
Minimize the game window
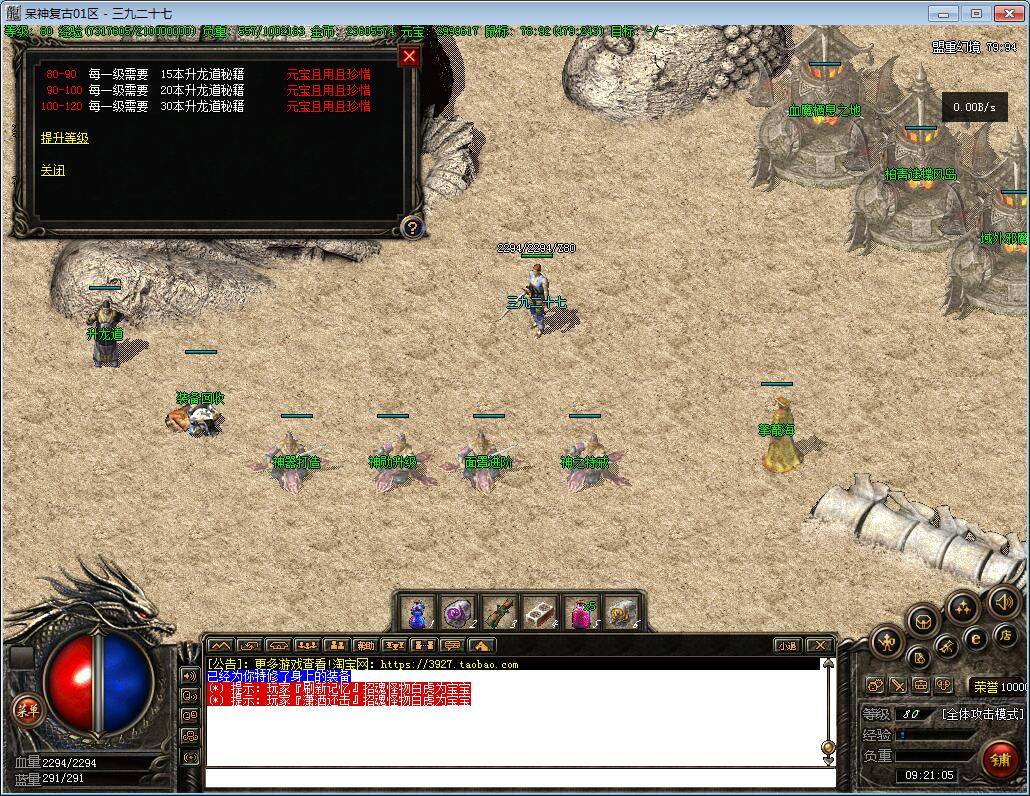click(x=943, y=14)
